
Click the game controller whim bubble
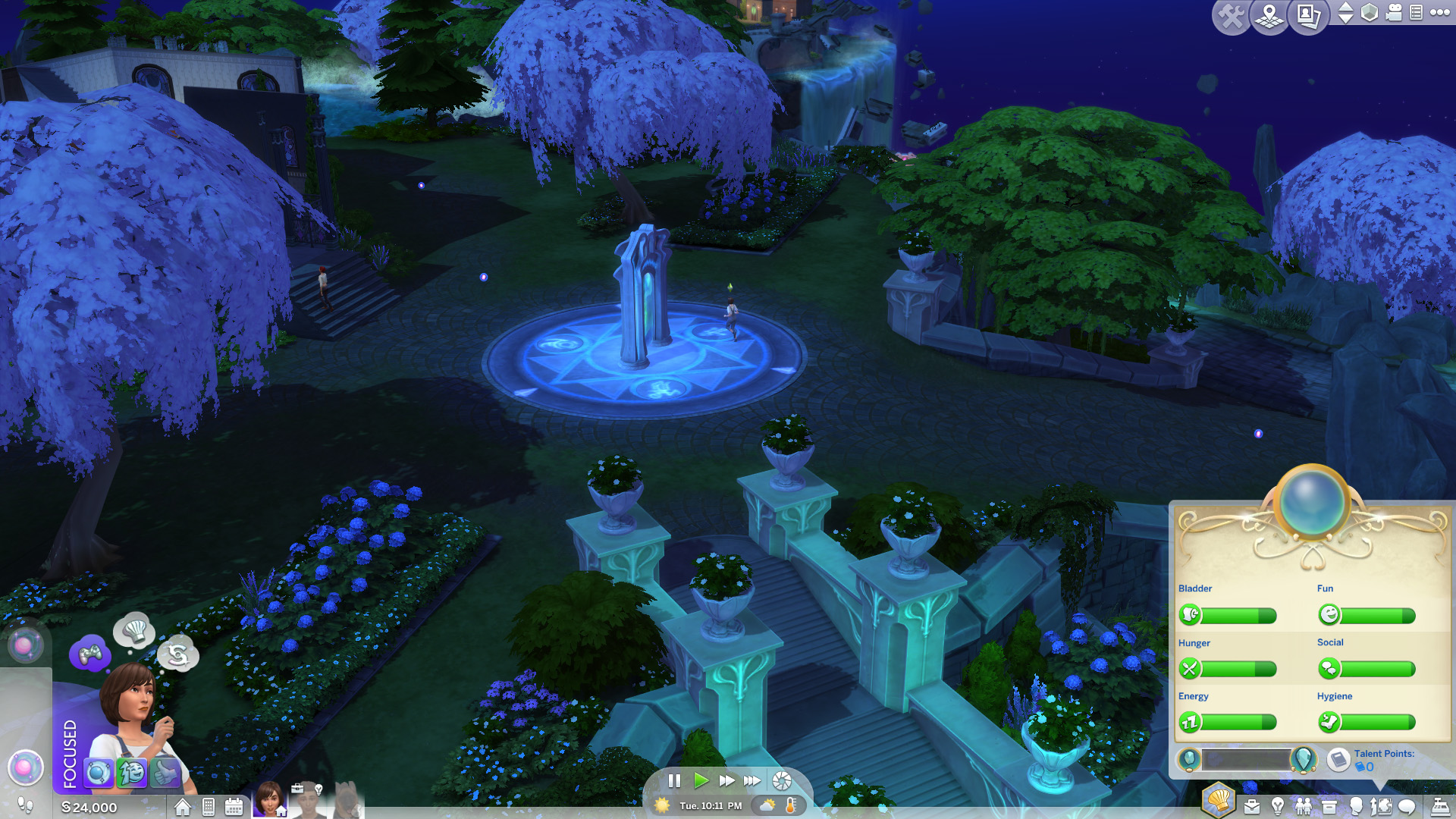(90, 654)
